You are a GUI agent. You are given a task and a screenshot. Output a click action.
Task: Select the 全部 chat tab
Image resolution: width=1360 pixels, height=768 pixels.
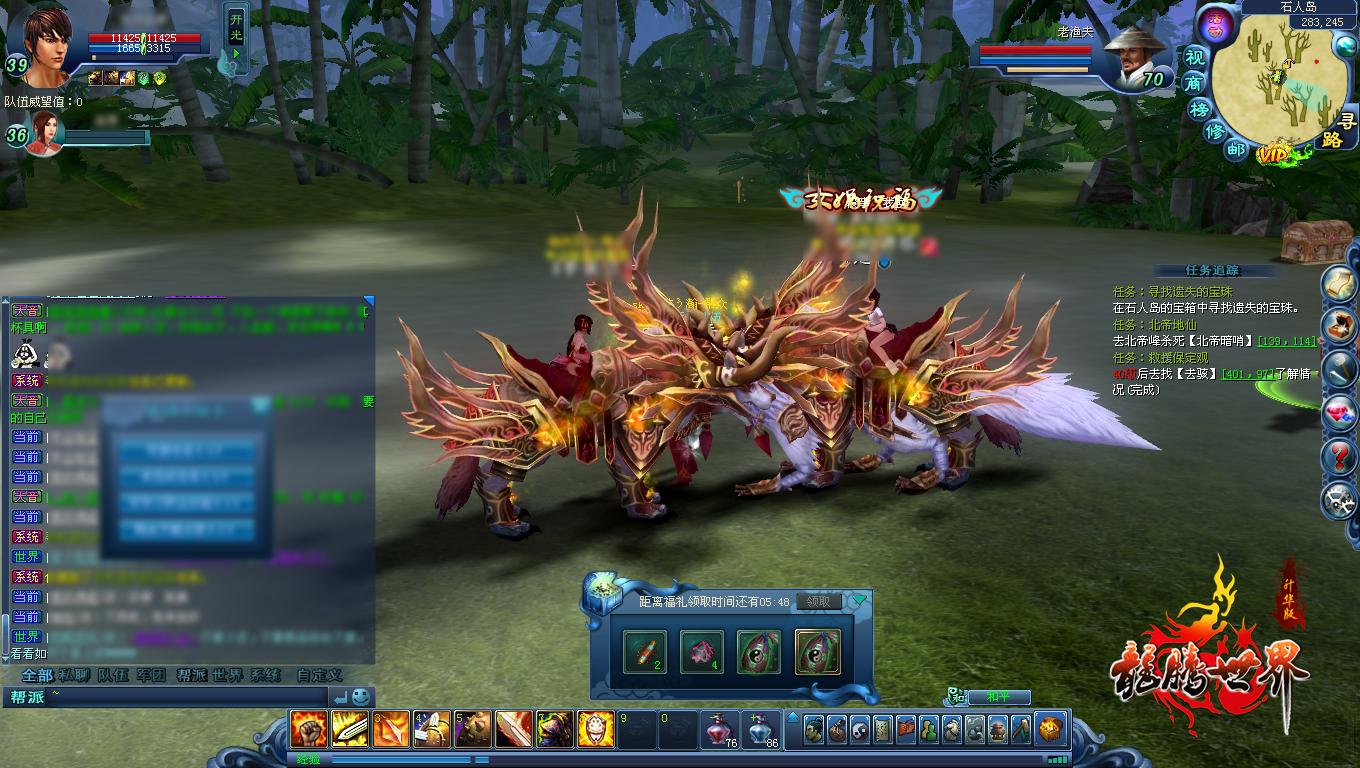coord(37,675)
